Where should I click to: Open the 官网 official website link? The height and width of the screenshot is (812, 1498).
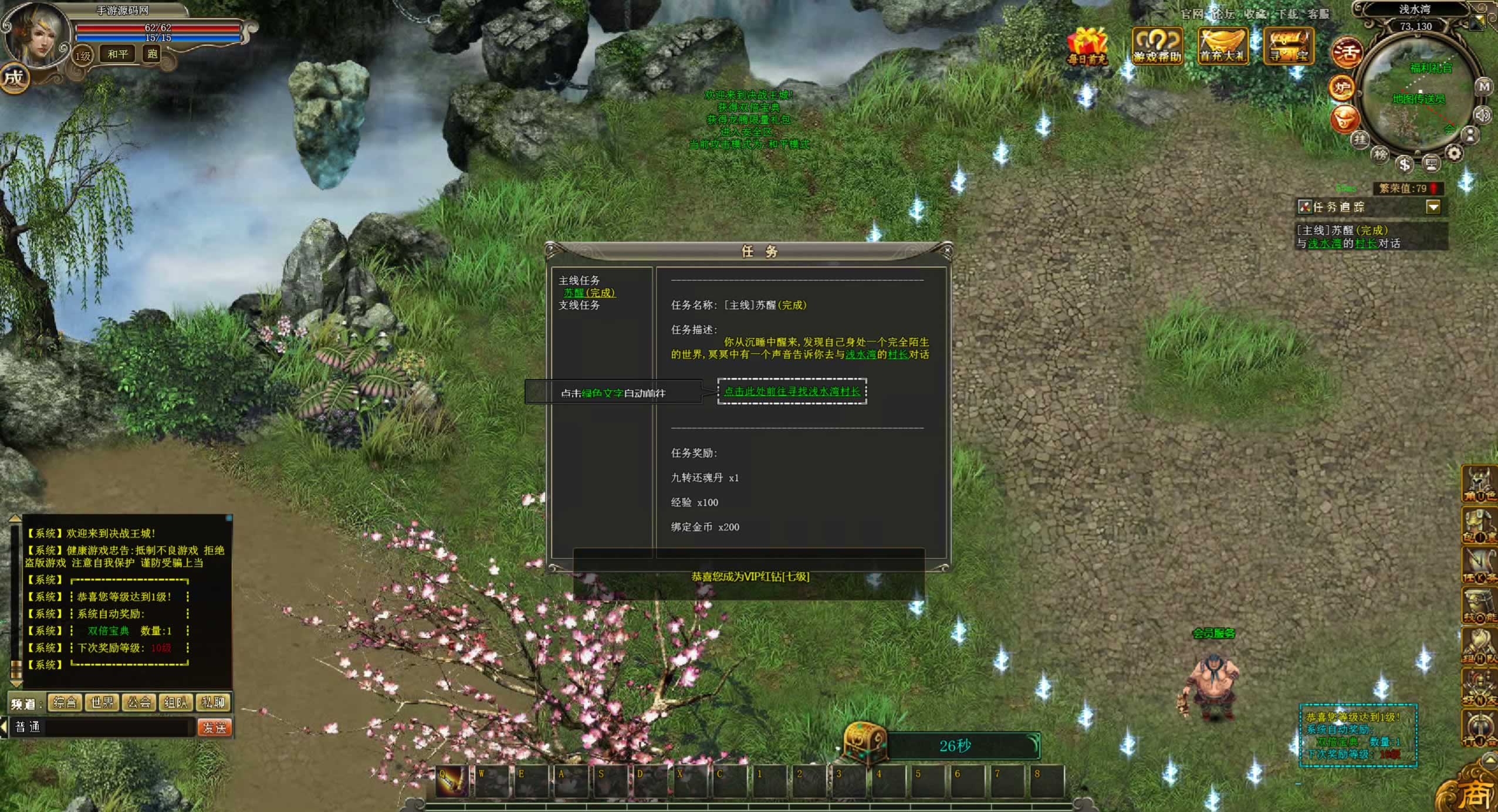(1191, 13)
